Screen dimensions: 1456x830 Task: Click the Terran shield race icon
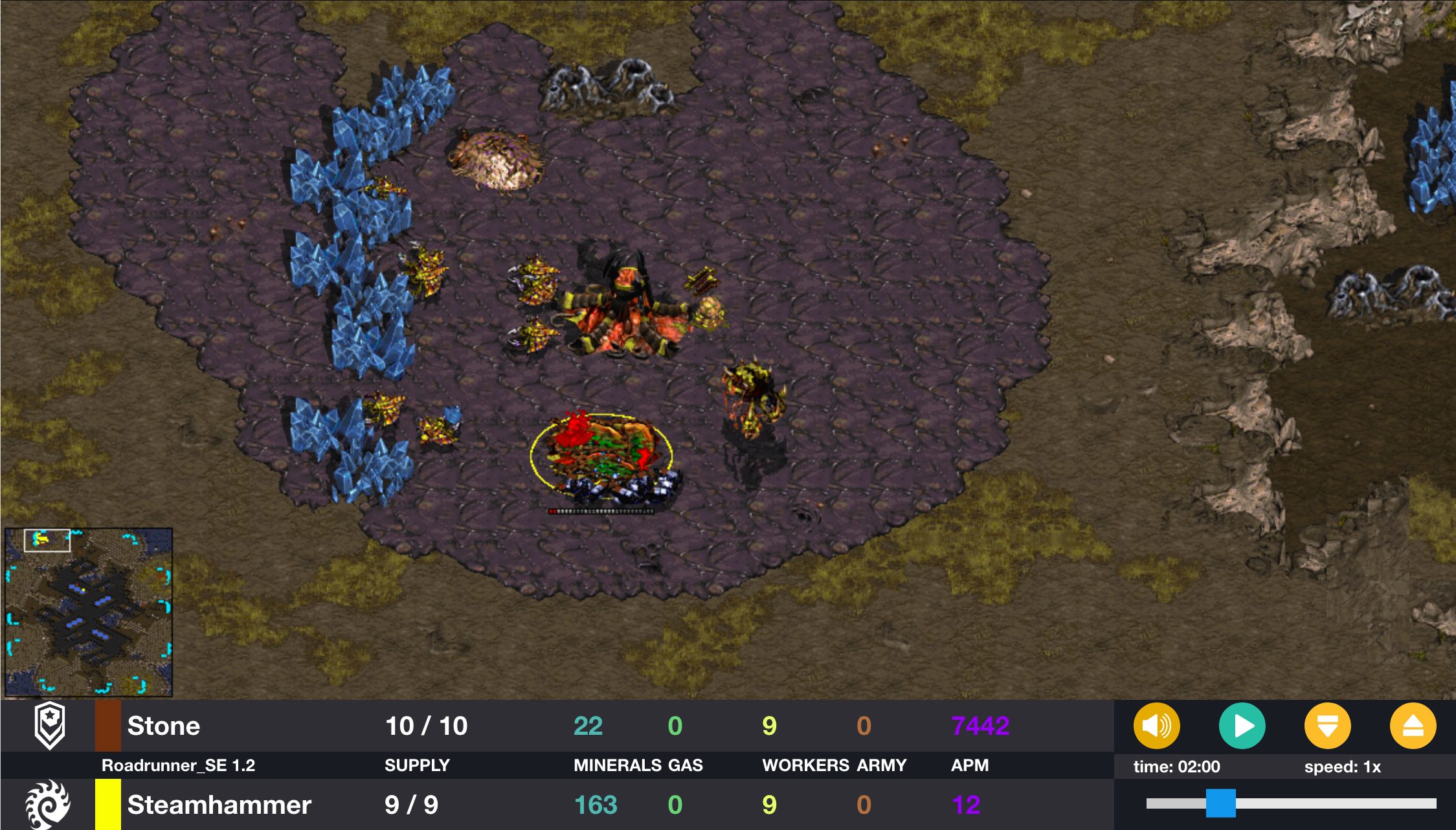[50, 725]
